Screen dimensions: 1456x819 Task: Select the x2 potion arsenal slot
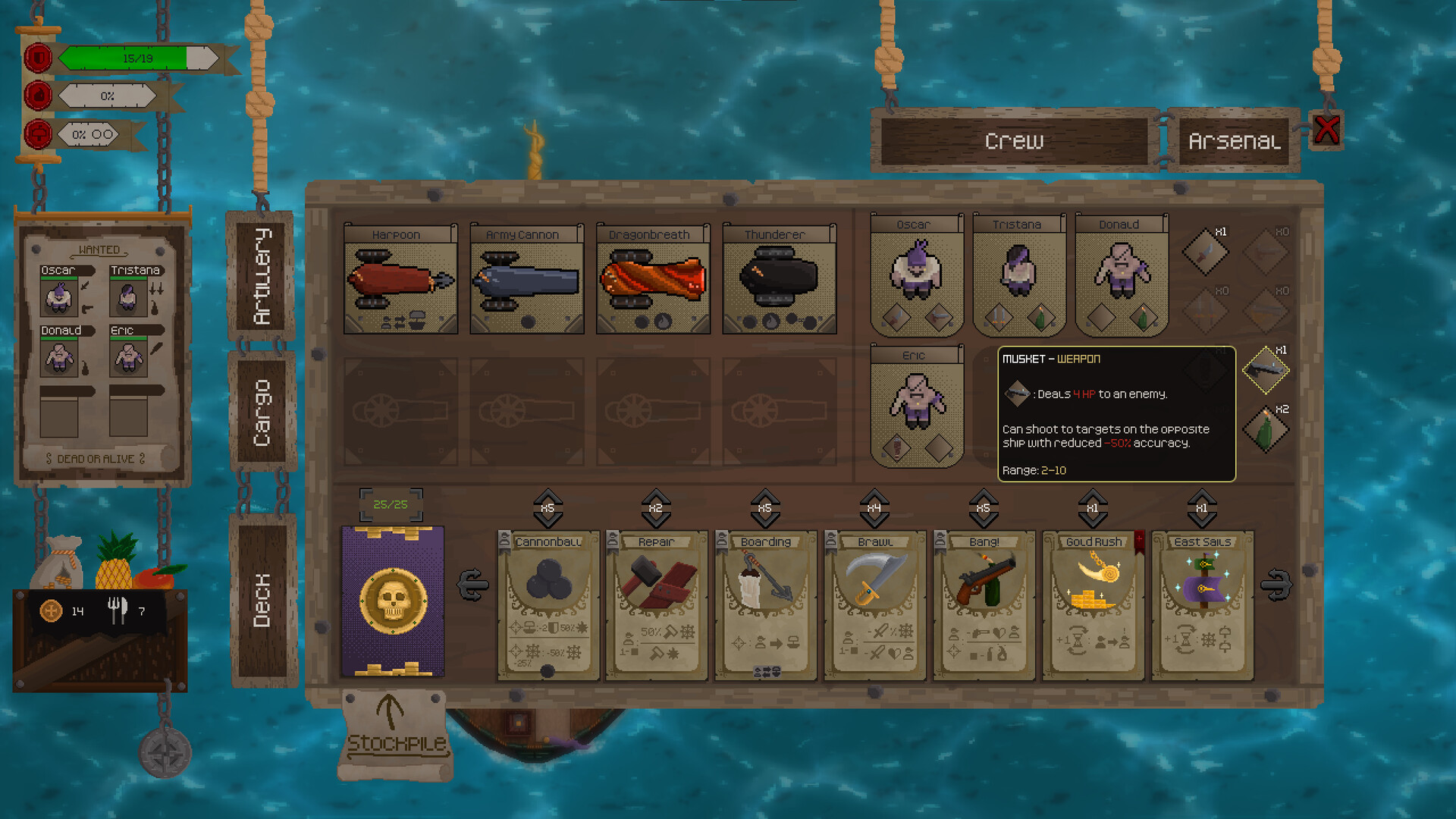click(1265, 428)
